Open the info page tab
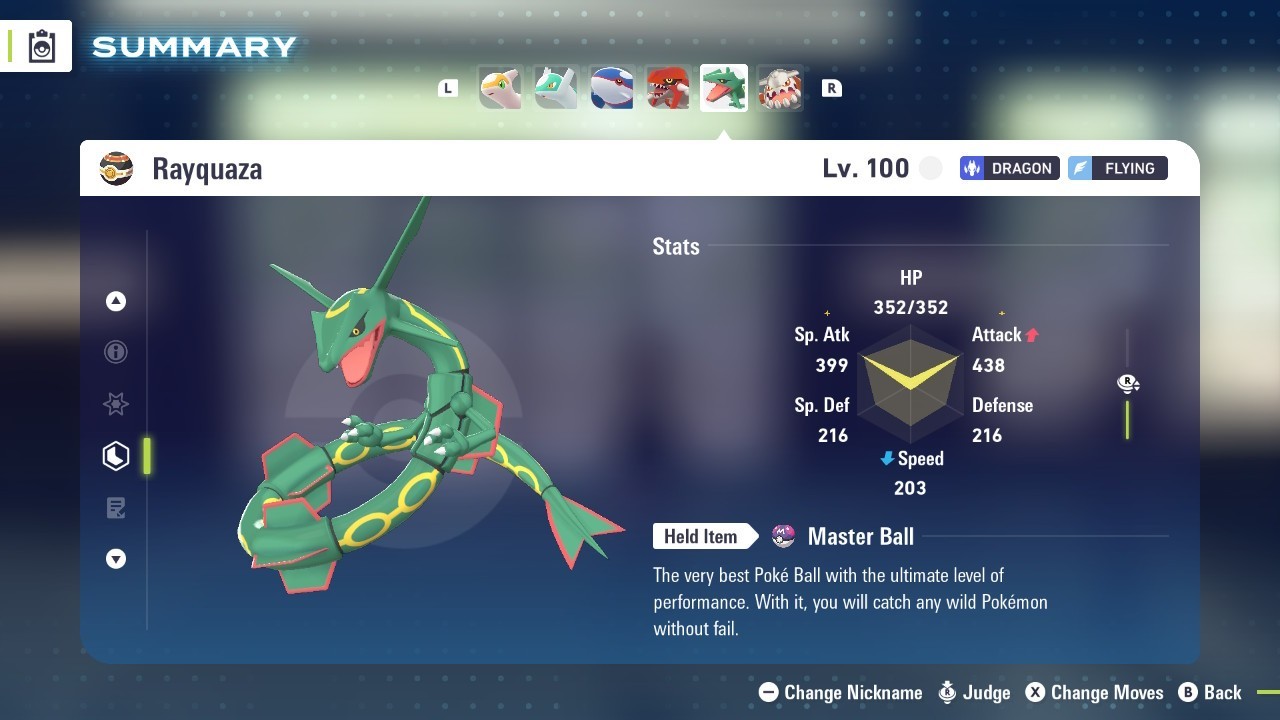1280x720 pixels. point(116,352)
